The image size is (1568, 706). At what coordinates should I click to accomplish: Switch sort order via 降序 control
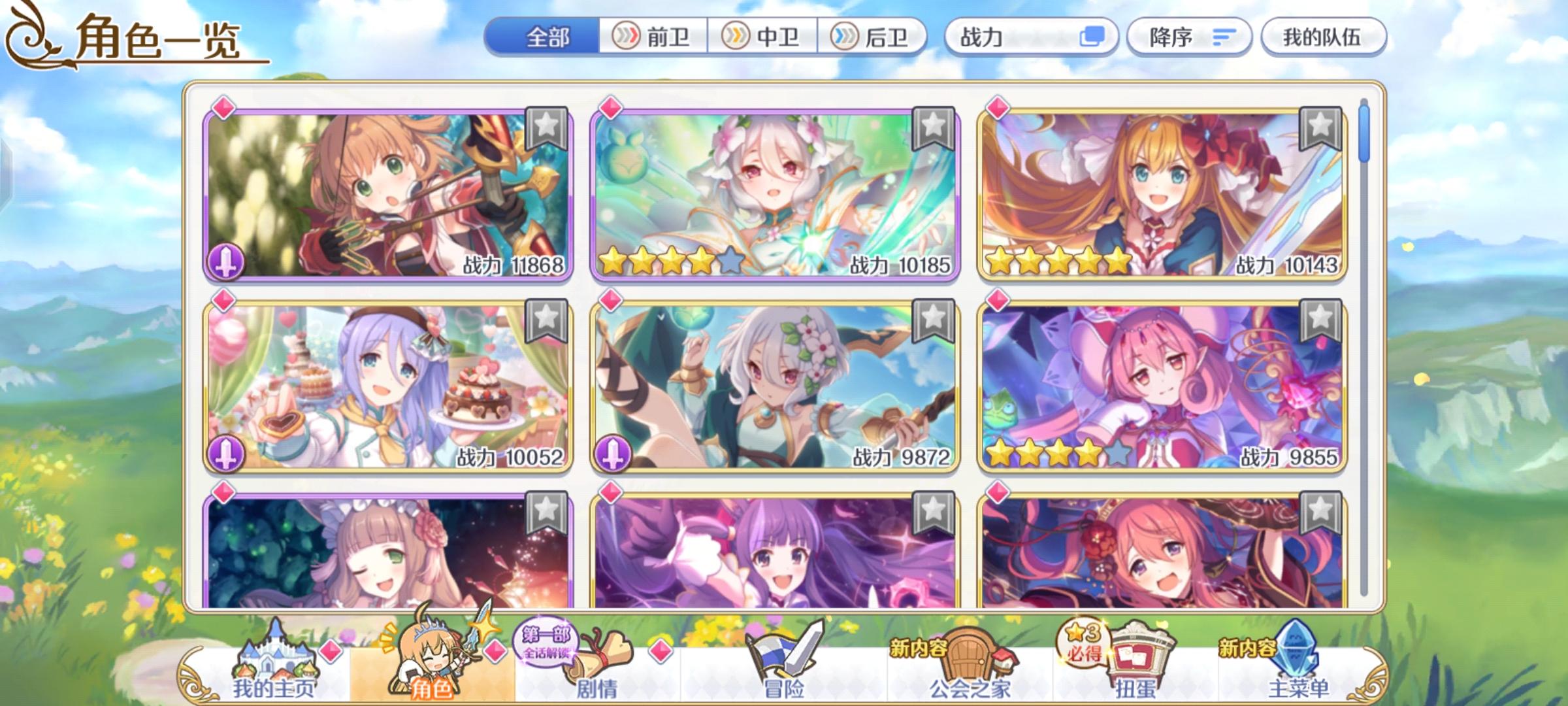(1189, 38)
